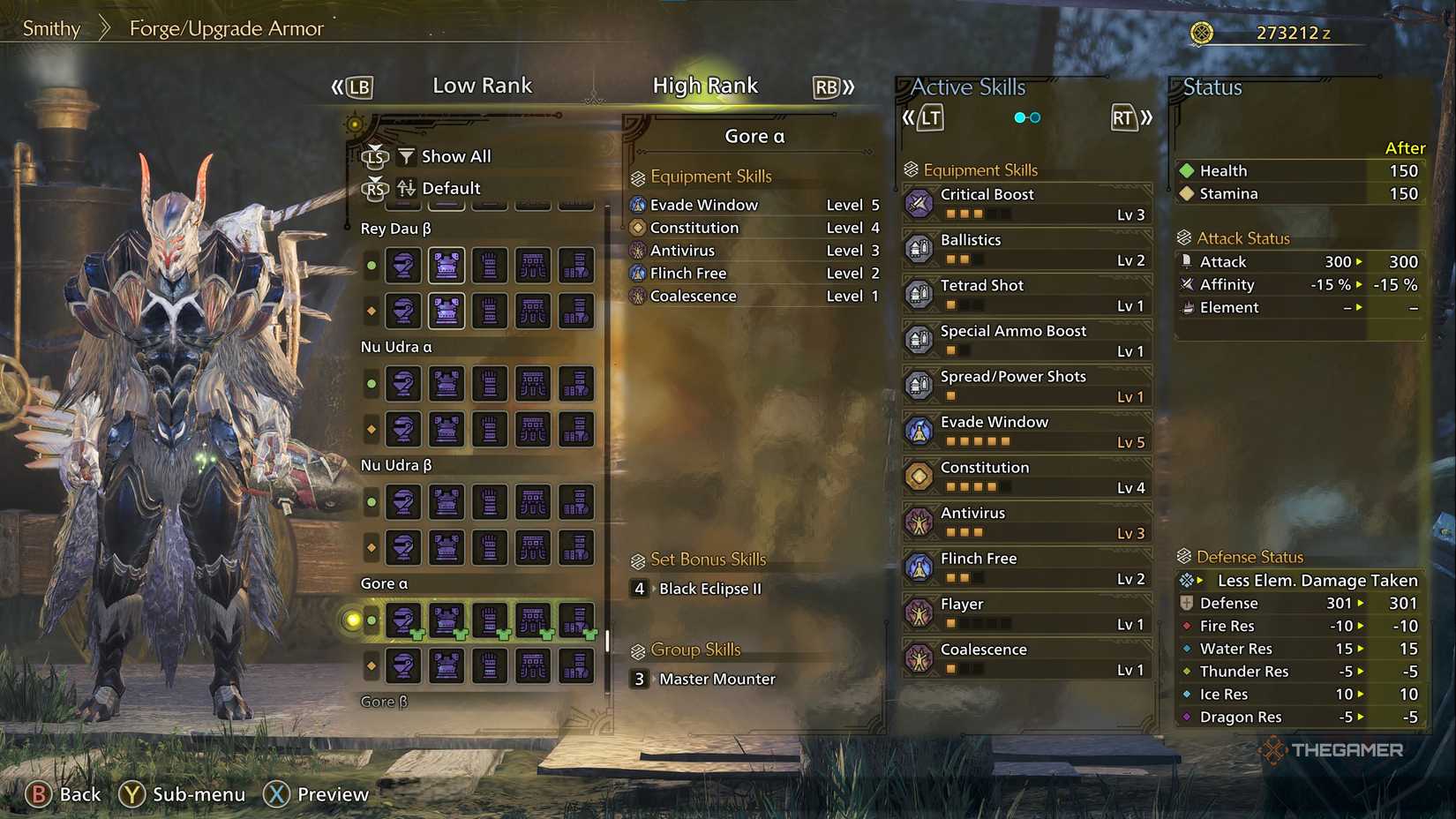Click the Tetrad Shot skill icon

[920, 294]
